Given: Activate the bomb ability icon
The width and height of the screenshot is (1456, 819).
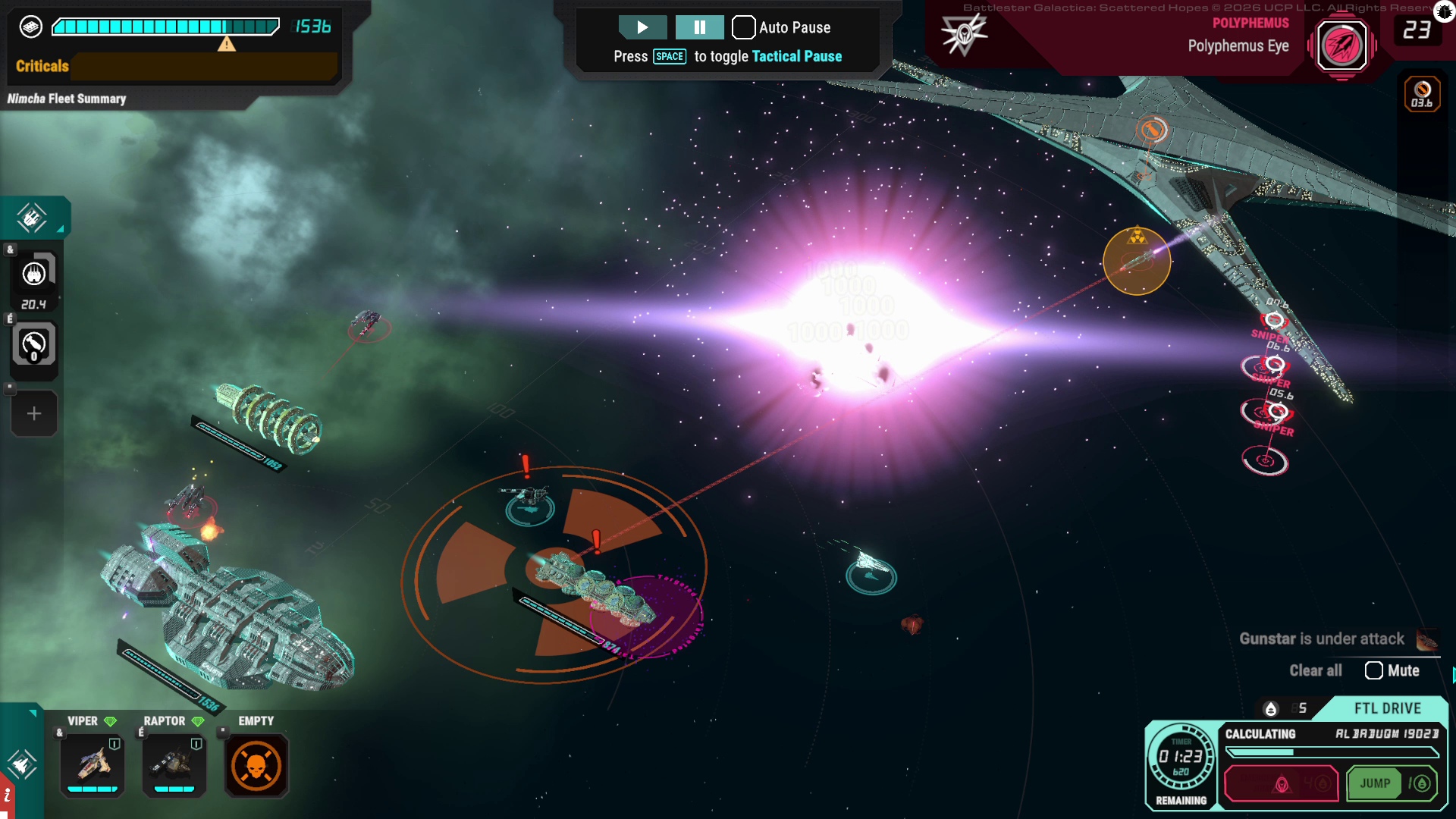Looking at the screenshot, I should click(34, 345).
